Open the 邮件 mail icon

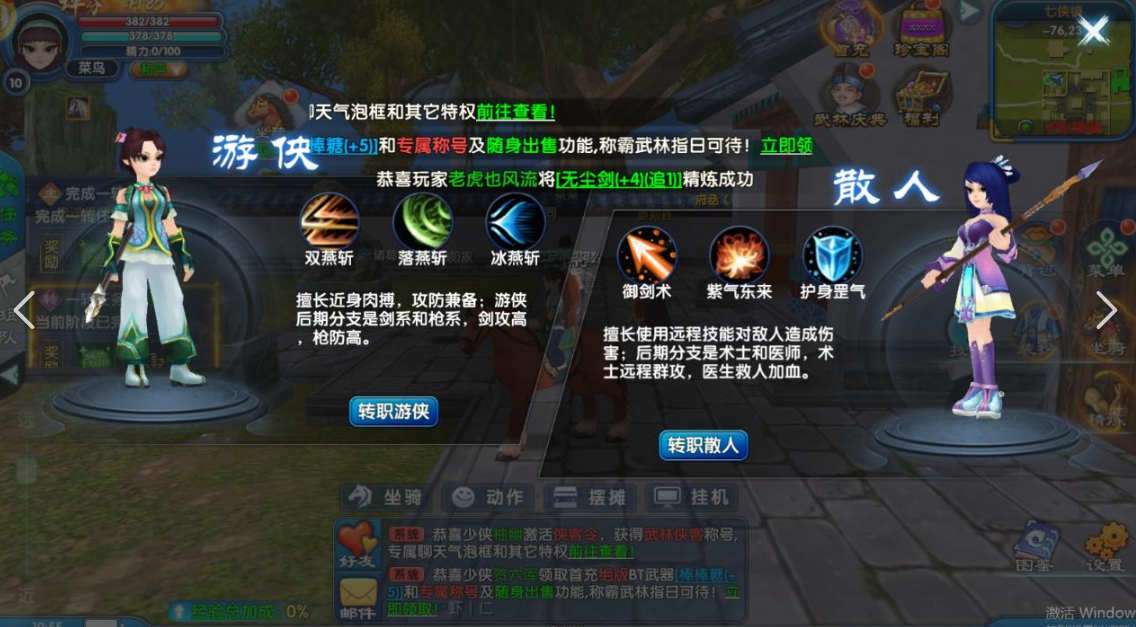point(357,598)
